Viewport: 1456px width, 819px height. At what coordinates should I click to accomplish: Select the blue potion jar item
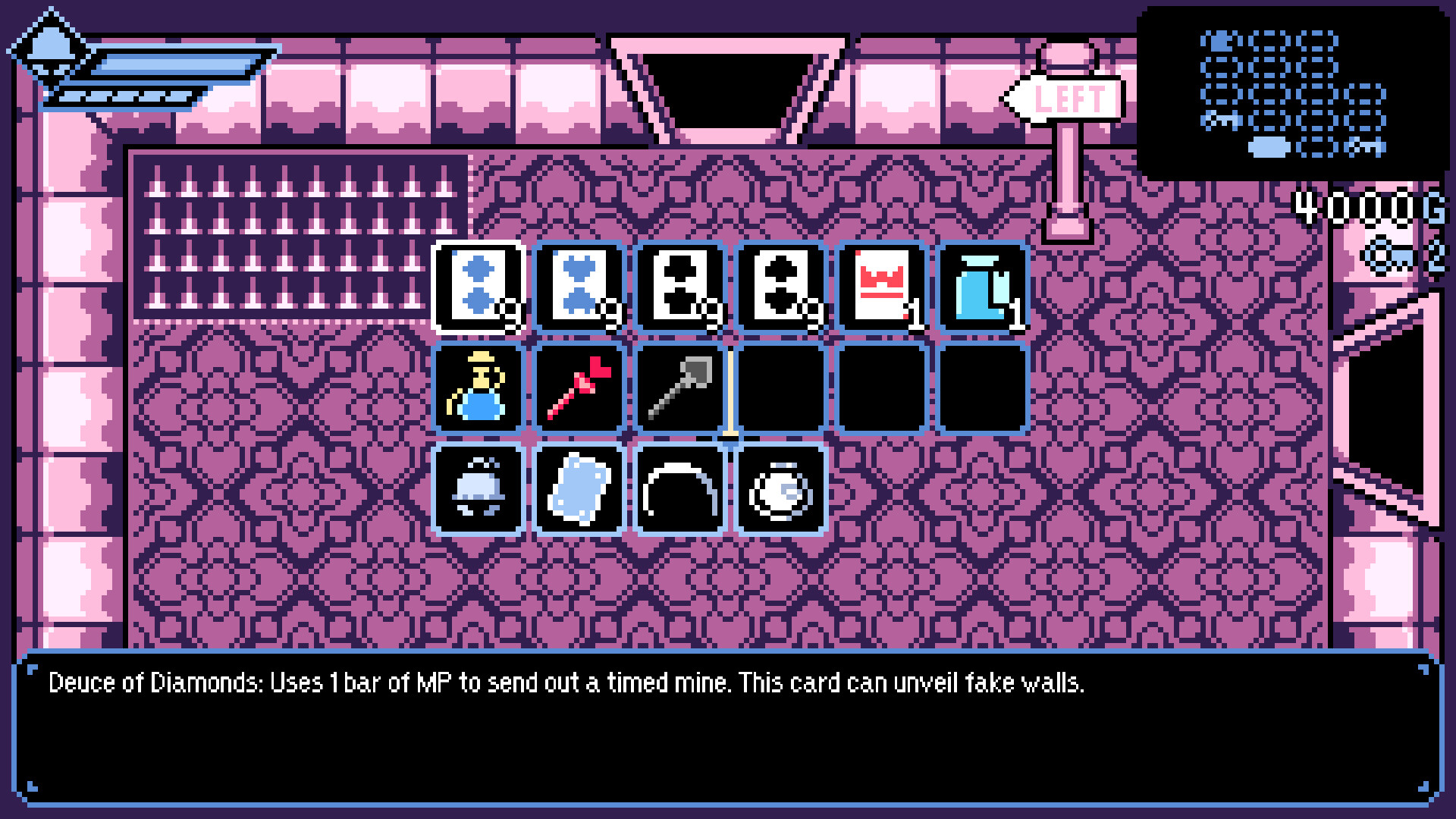981,287
